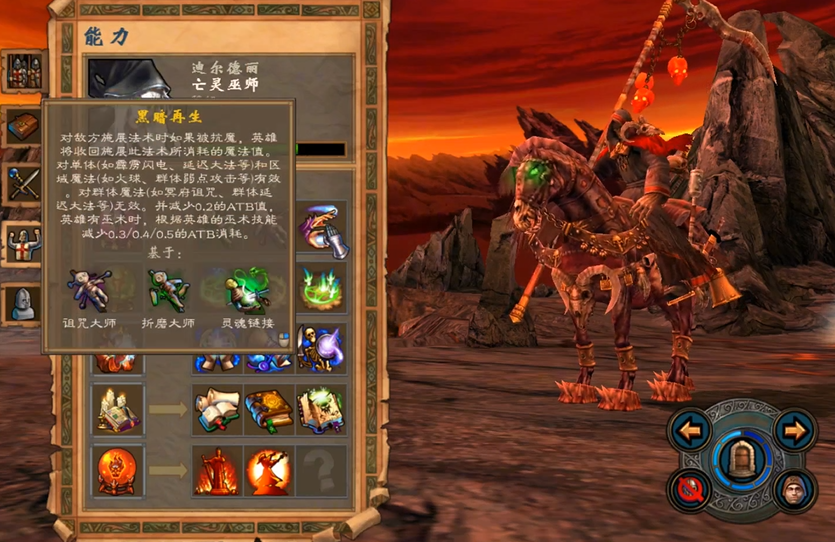
Task: Select the 折磨大师 prerequisite skill icon
Action: (x=167, y=290)
